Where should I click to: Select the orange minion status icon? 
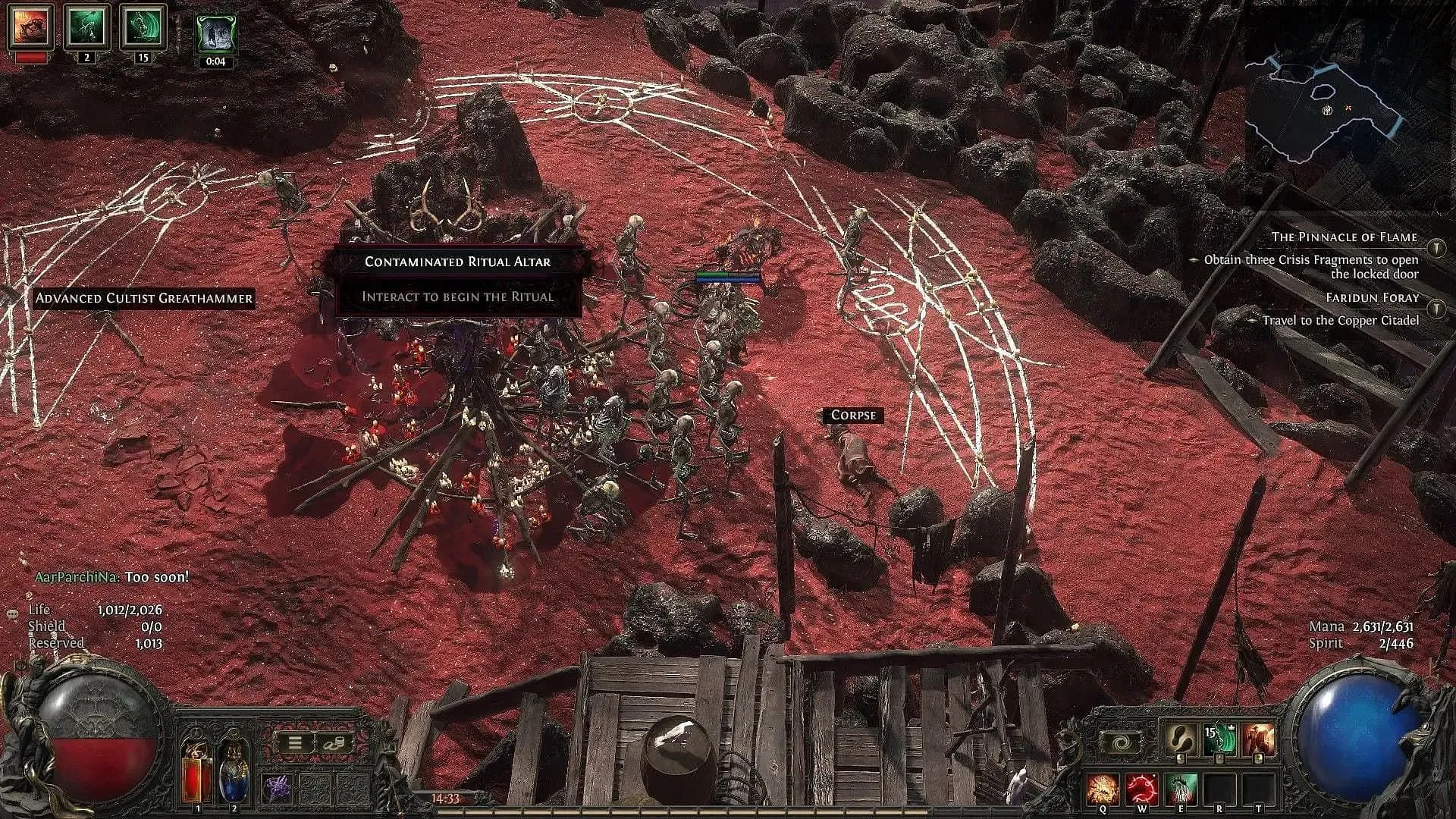coord(30,27)
